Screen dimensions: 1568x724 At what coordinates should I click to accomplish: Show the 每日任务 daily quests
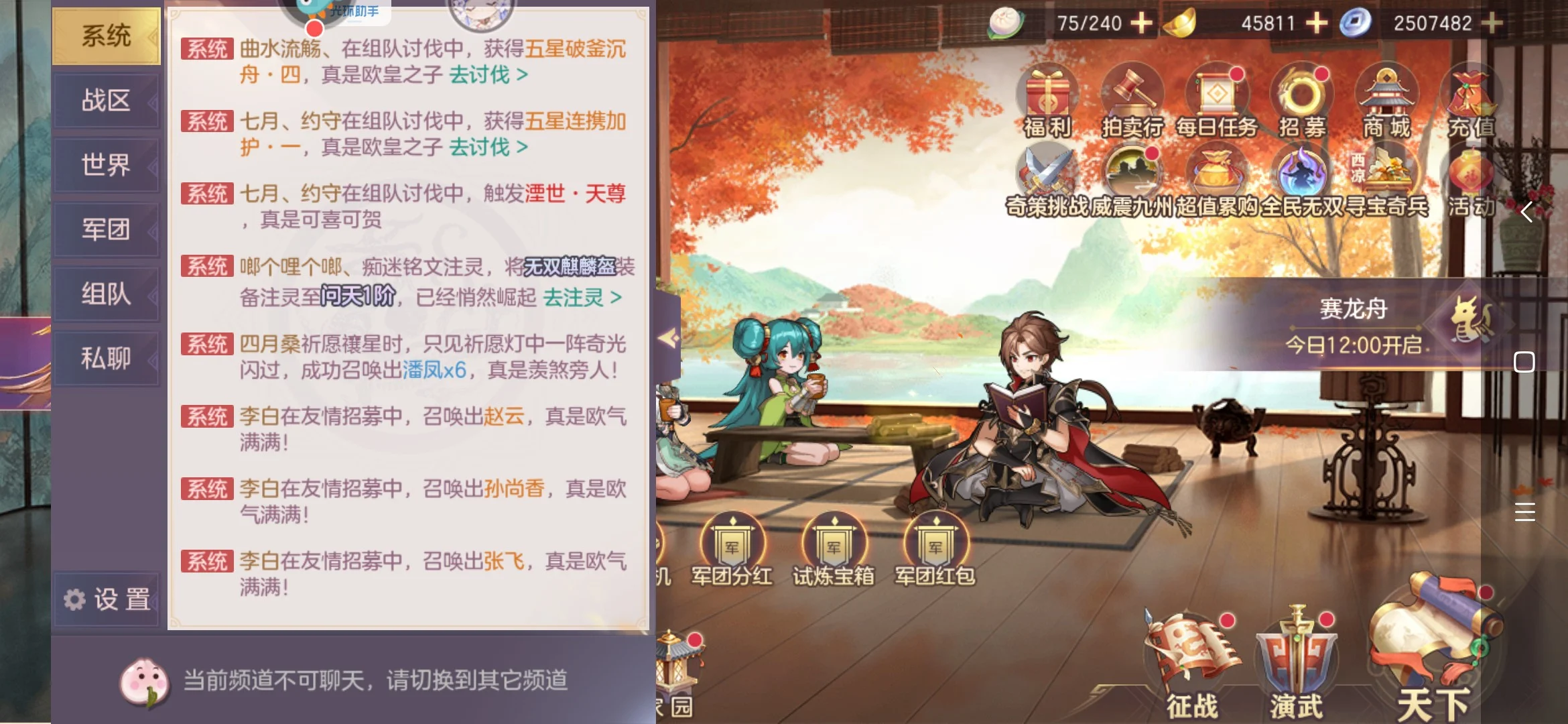pos(1217,101)
